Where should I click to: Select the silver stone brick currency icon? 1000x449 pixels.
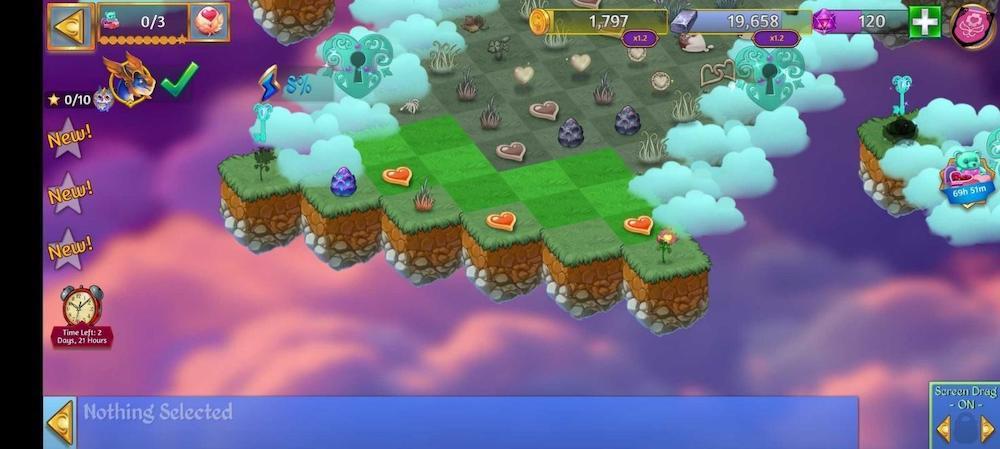[x=683, y=22]
